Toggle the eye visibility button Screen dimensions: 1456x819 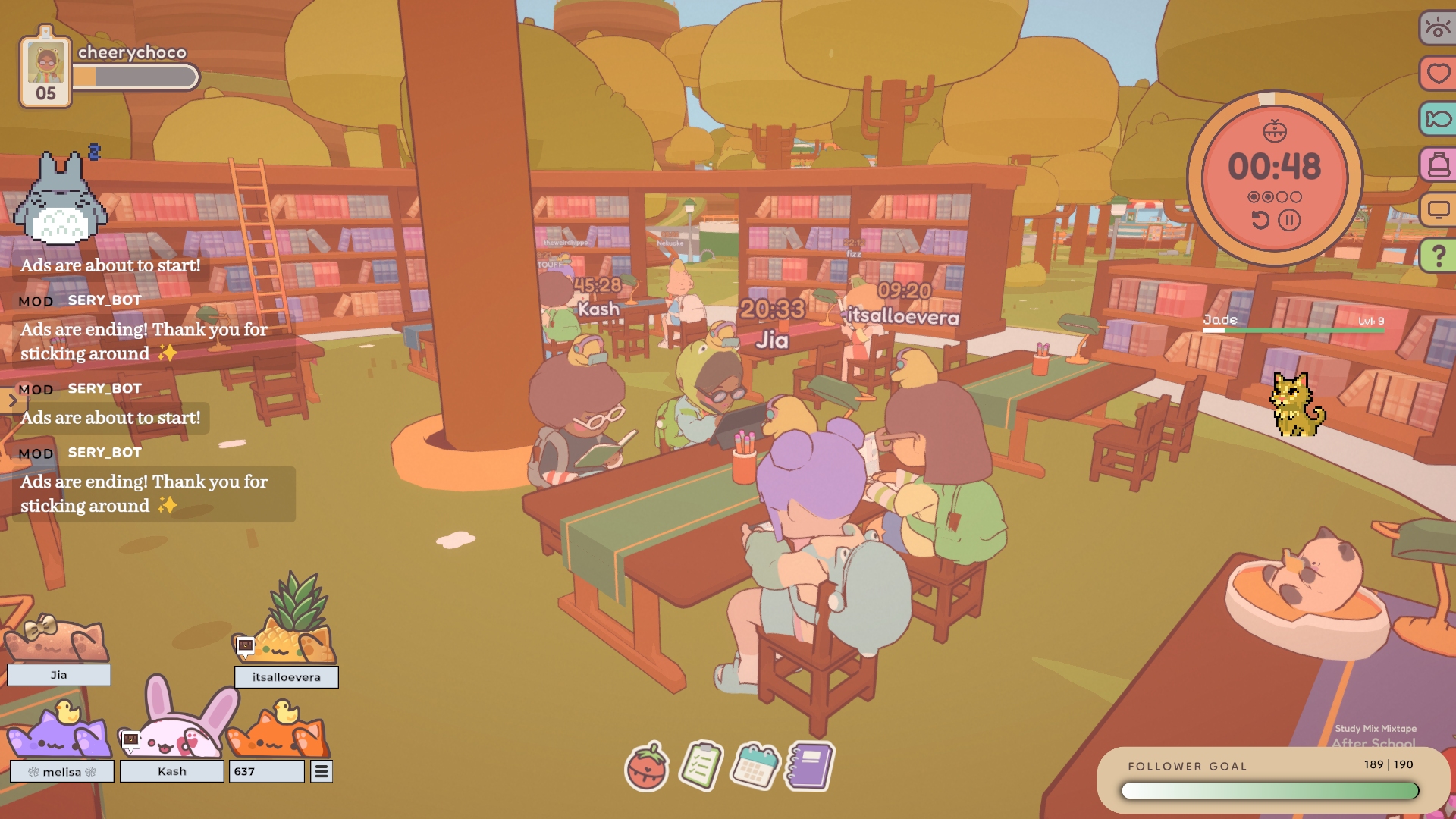[x=1437, y=29]
